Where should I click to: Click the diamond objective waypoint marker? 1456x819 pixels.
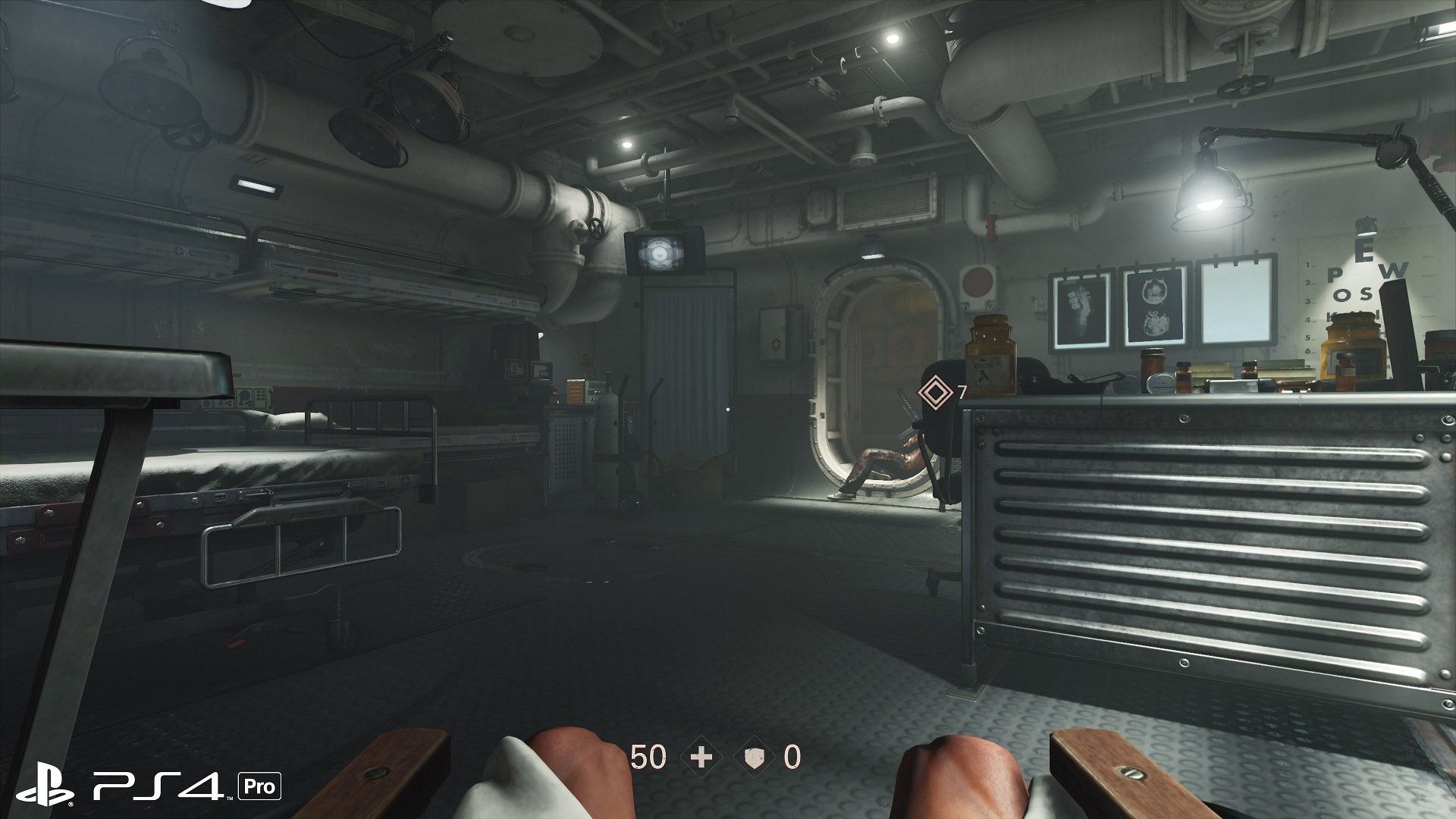pos(935,393)
